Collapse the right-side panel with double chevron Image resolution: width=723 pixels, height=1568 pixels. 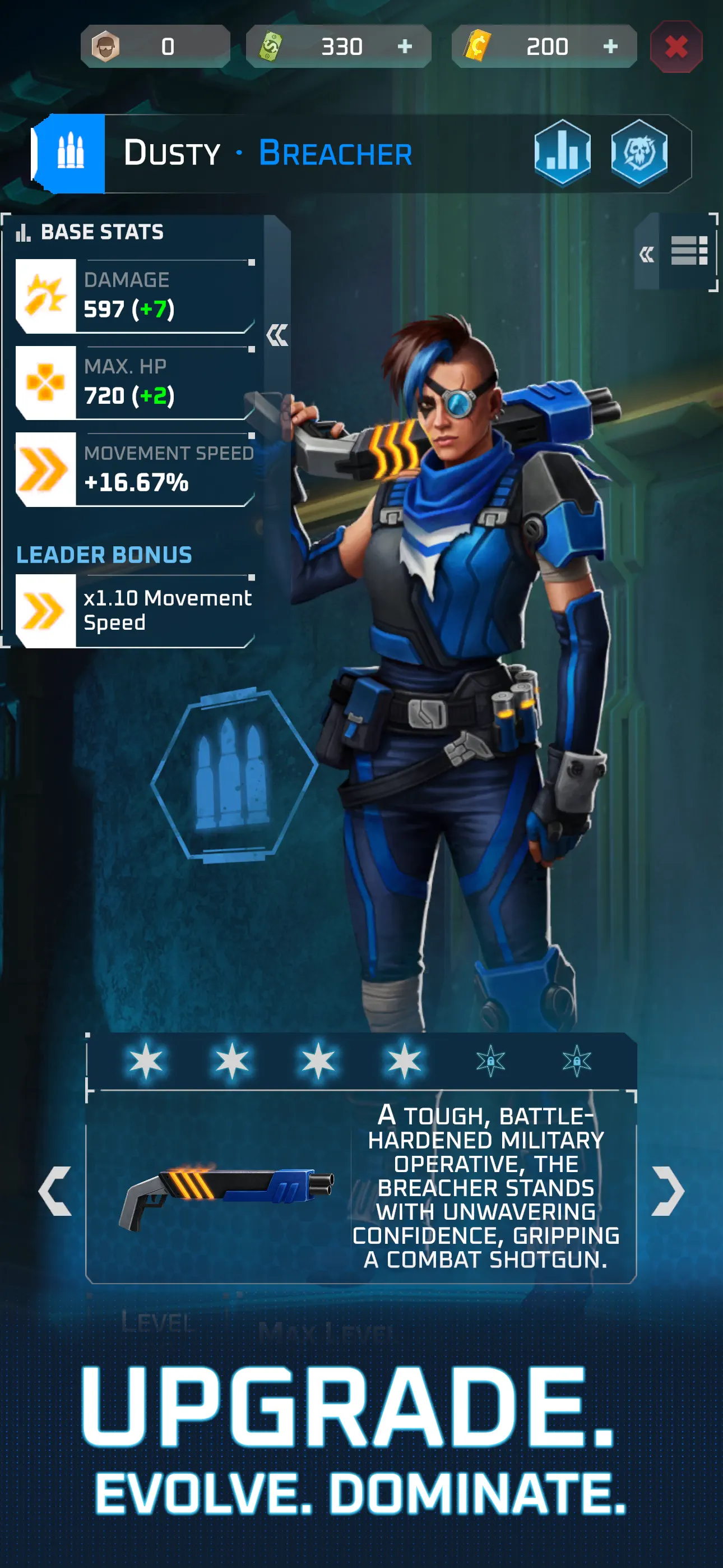tap(647, 255)
